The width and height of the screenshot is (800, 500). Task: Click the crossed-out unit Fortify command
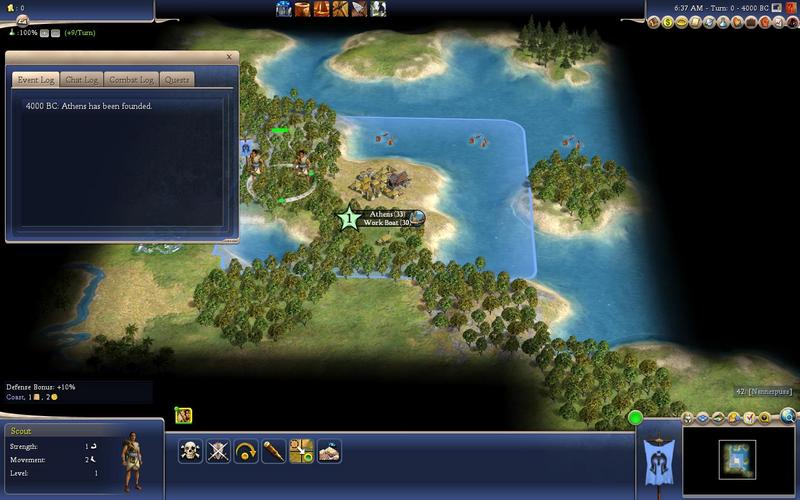[218, 451]
